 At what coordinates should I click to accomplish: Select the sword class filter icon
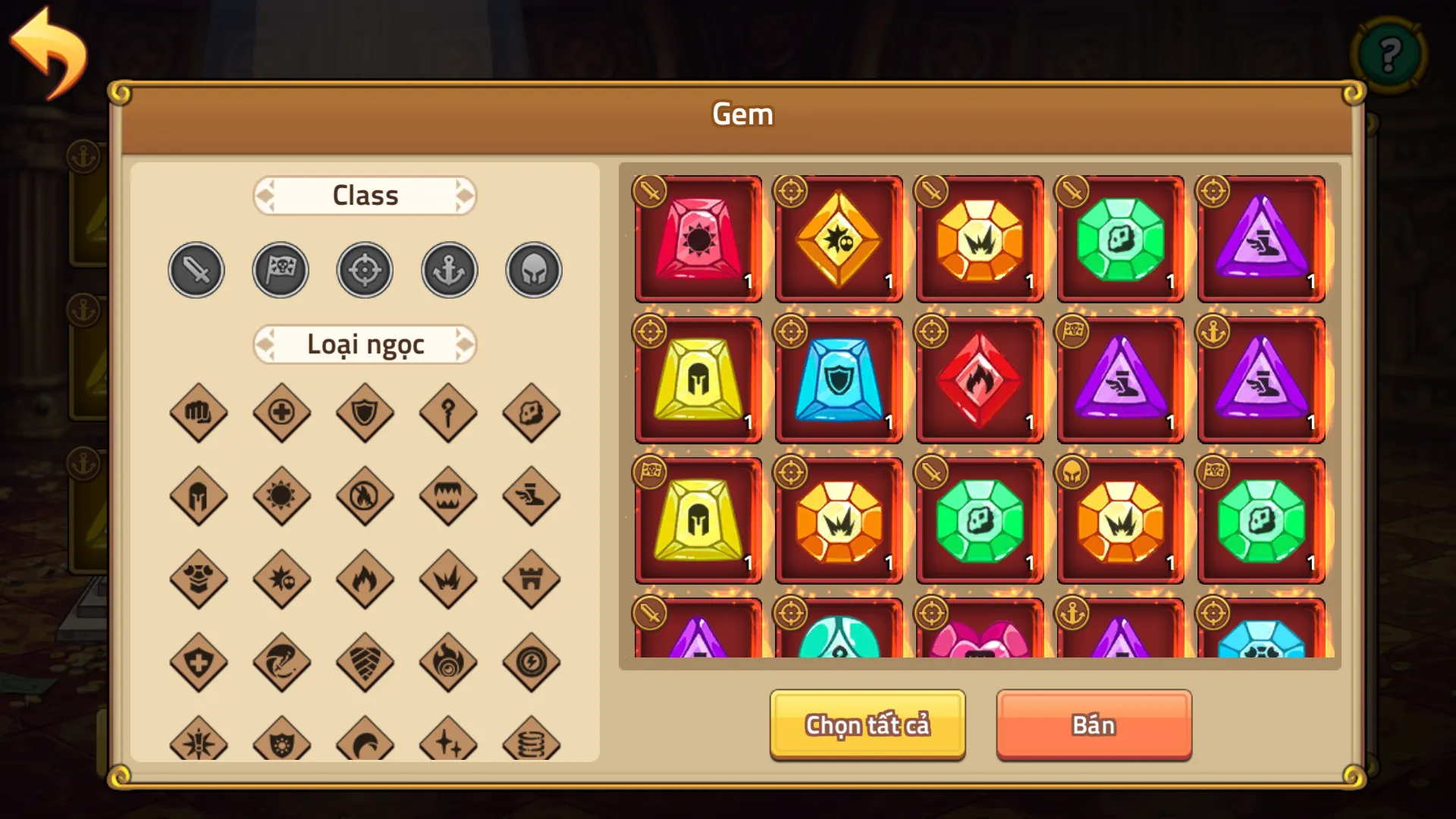coord(196,269)
